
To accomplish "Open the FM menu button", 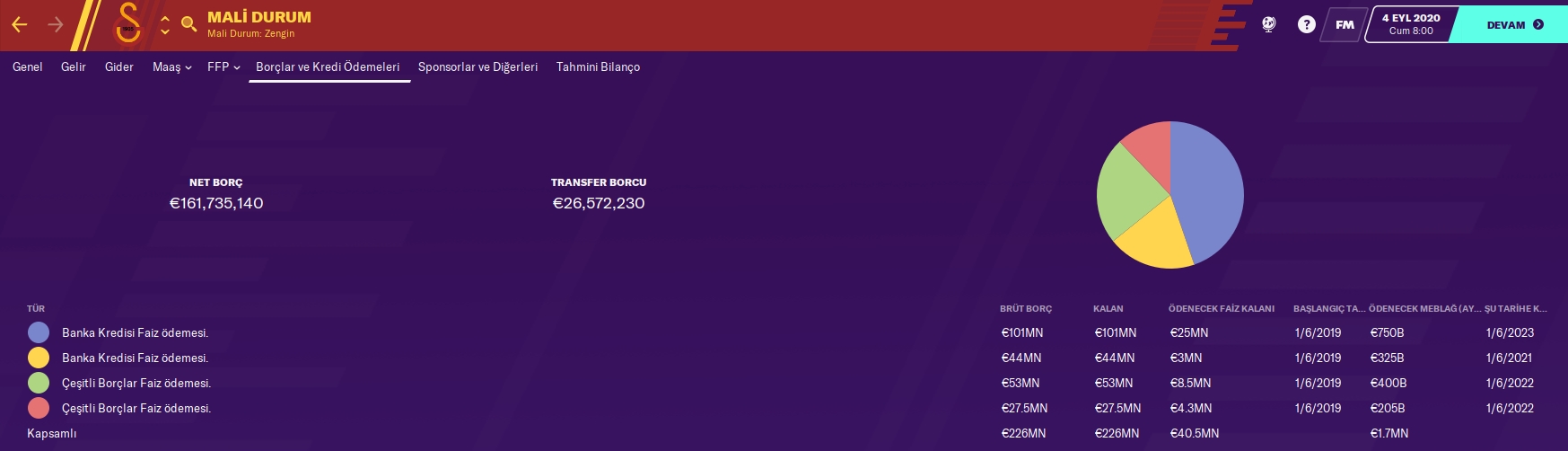I will (x=1345, y=25).
